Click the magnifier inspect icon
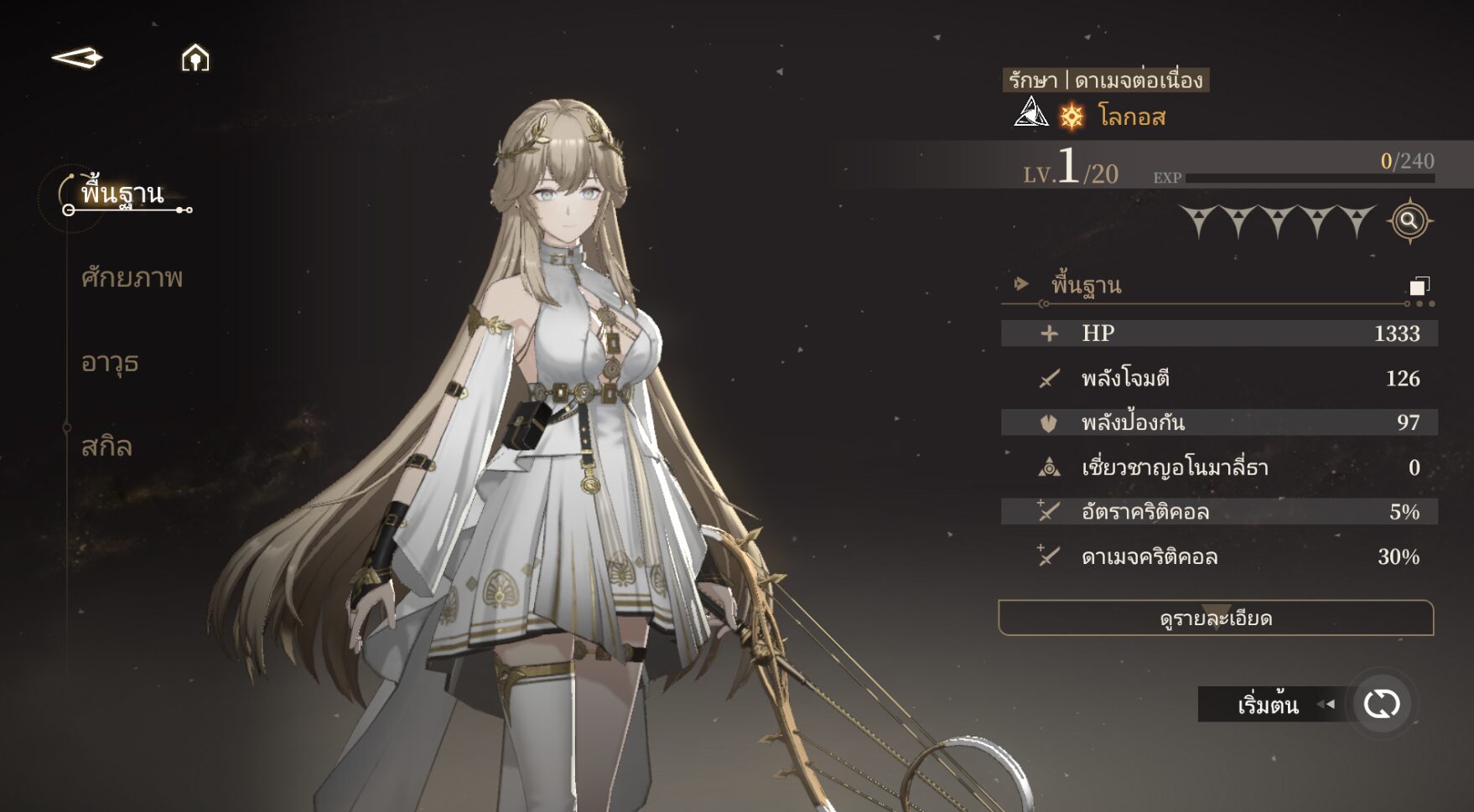1474x812 pixels. coord(1409,221)
